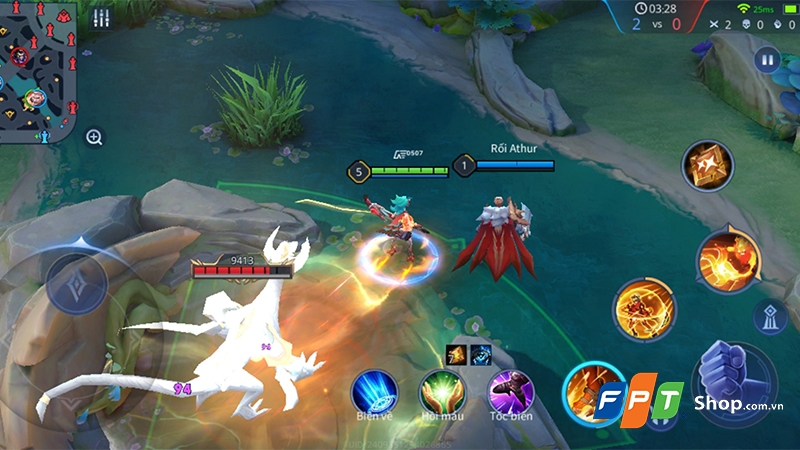The image size is (800, 450).
Task: Activate the Hồi máu heal spell
Action: tap(442, 392)
